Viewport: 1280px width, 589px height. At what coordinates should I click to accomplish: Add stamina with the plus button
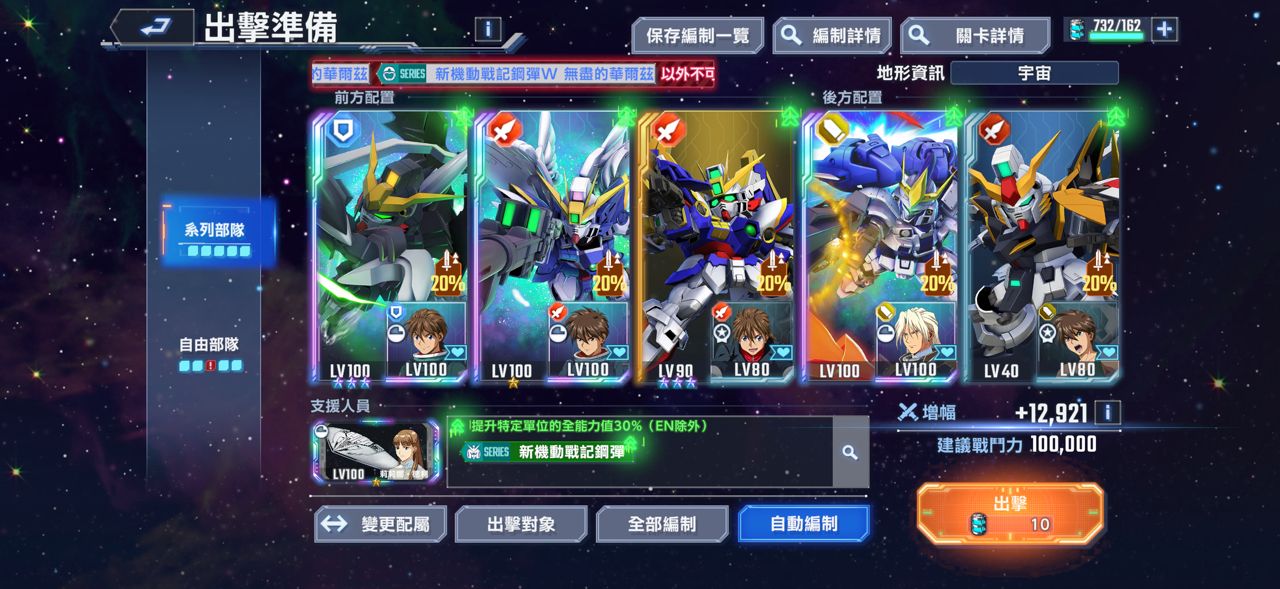(x=1164, y=29)
